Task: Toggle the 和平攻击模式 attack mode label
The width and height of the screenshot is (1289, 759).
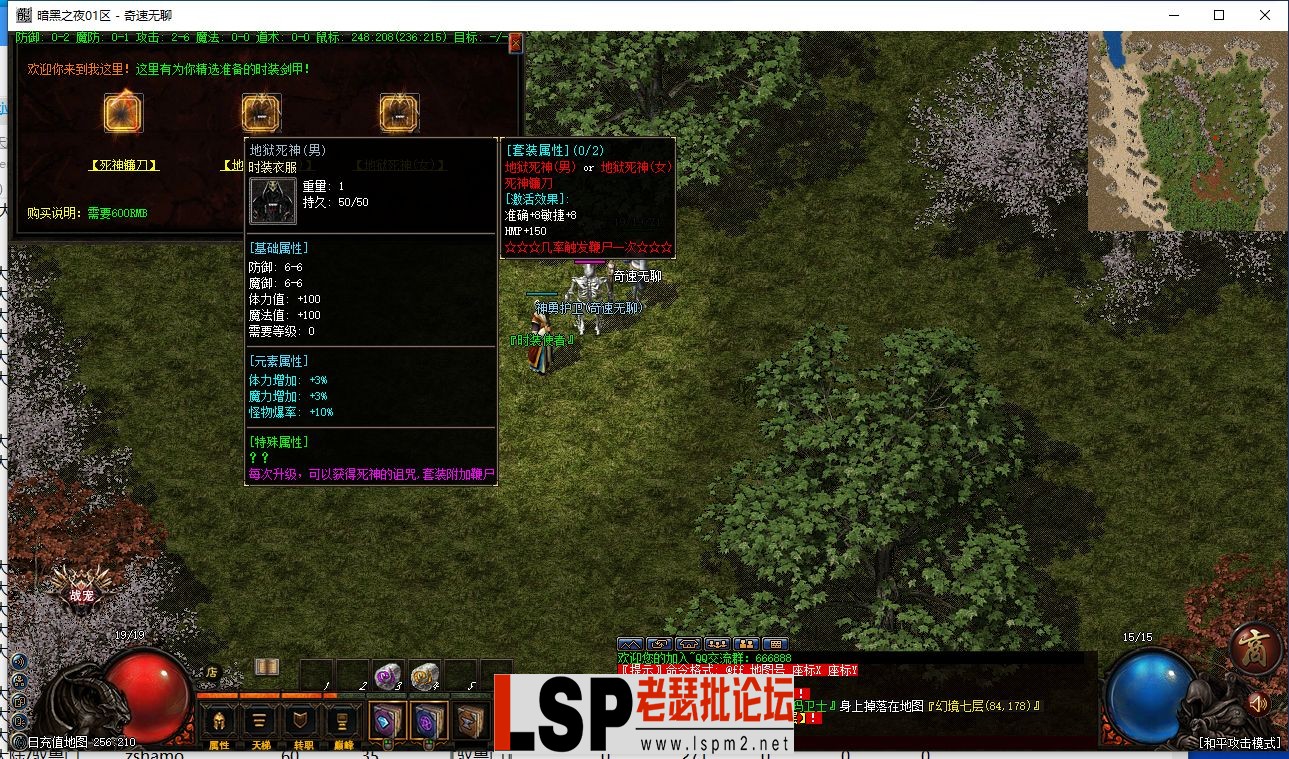Action: 1239,743
